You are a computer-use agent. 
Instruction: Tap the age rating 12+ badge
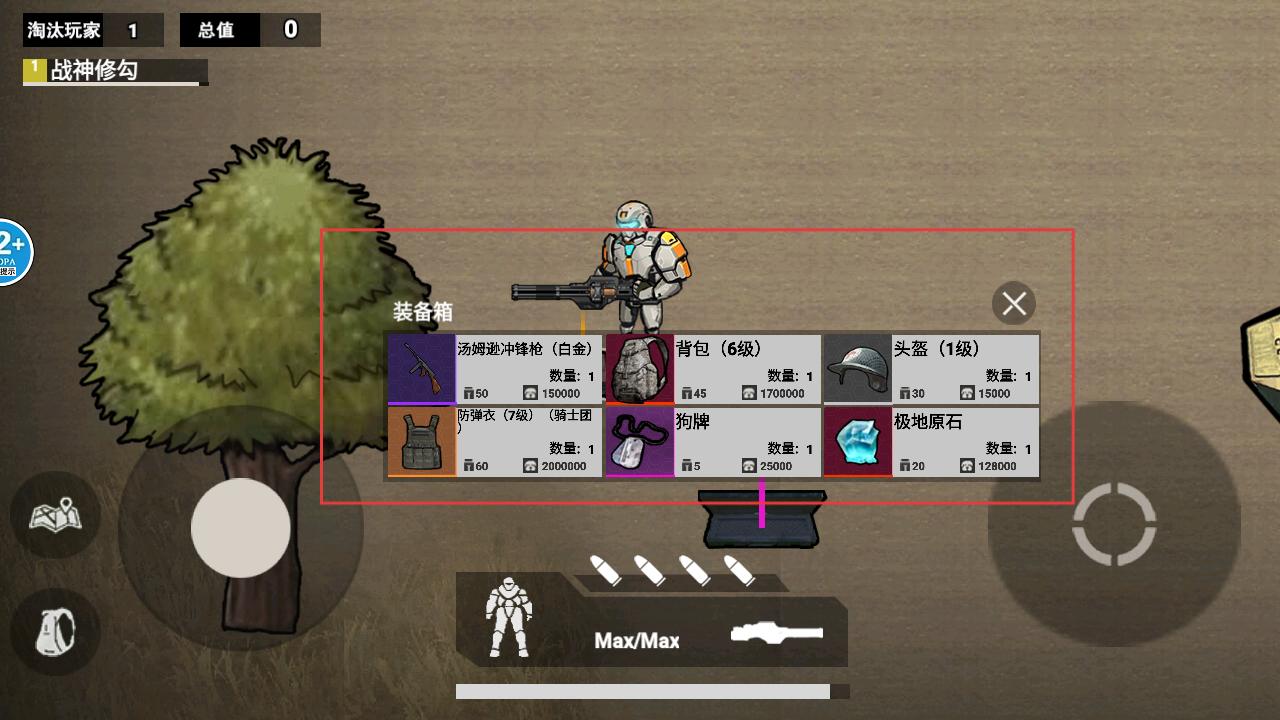click(12, 251)
